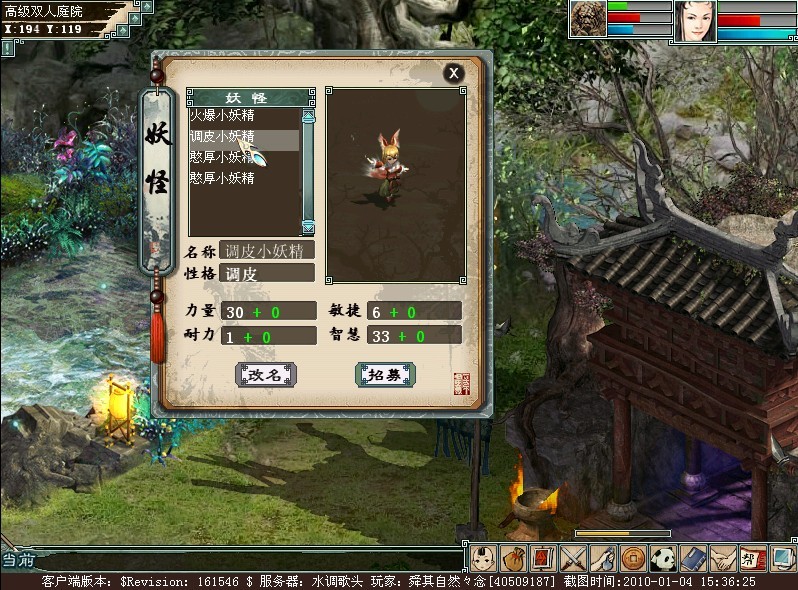798x590 pixels.
Task: Click the 当前 chat channel button
Action: (17, 560)
